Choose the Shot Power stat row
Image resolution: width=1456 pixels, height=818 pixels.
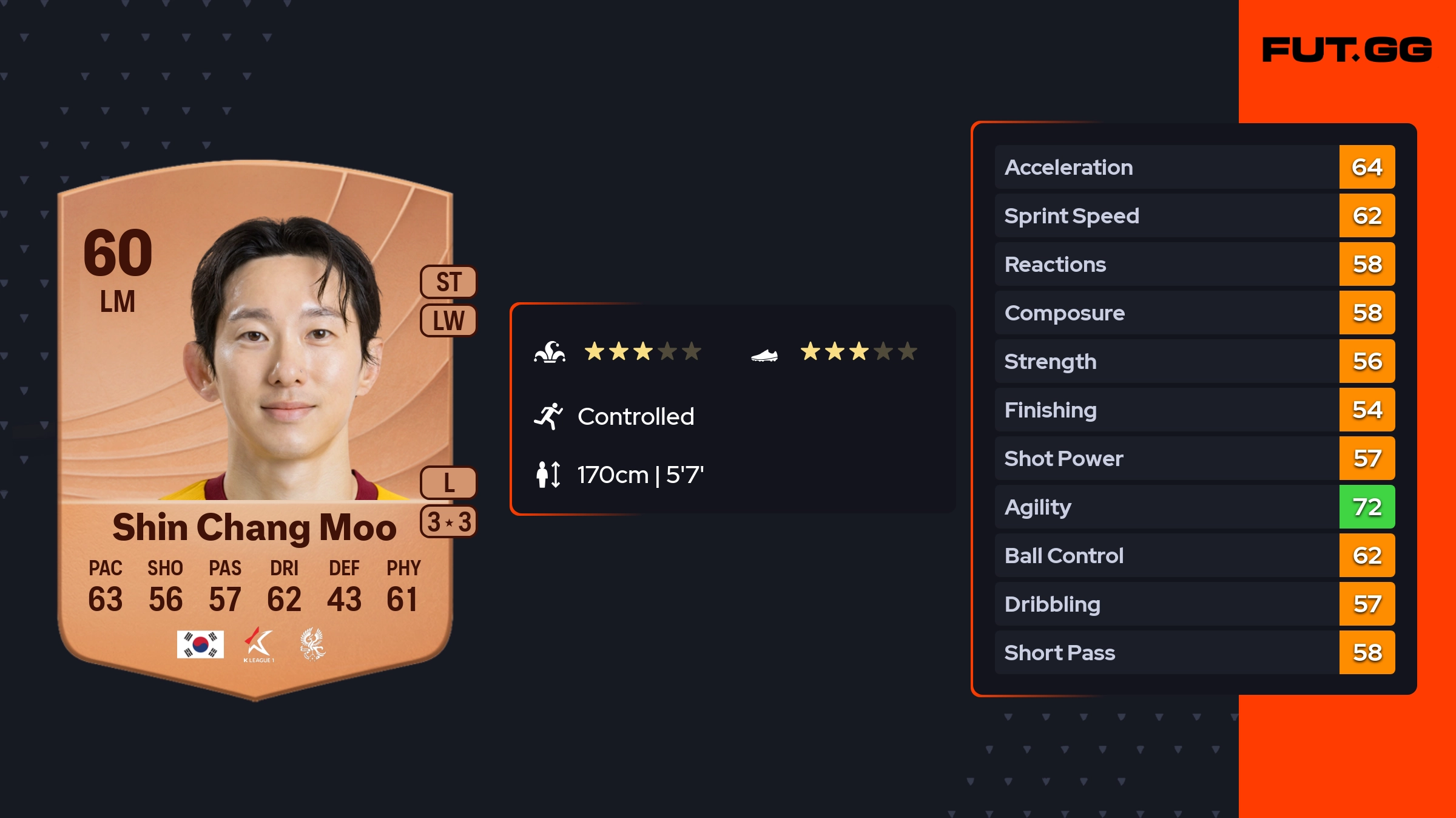coord(1194,458)
